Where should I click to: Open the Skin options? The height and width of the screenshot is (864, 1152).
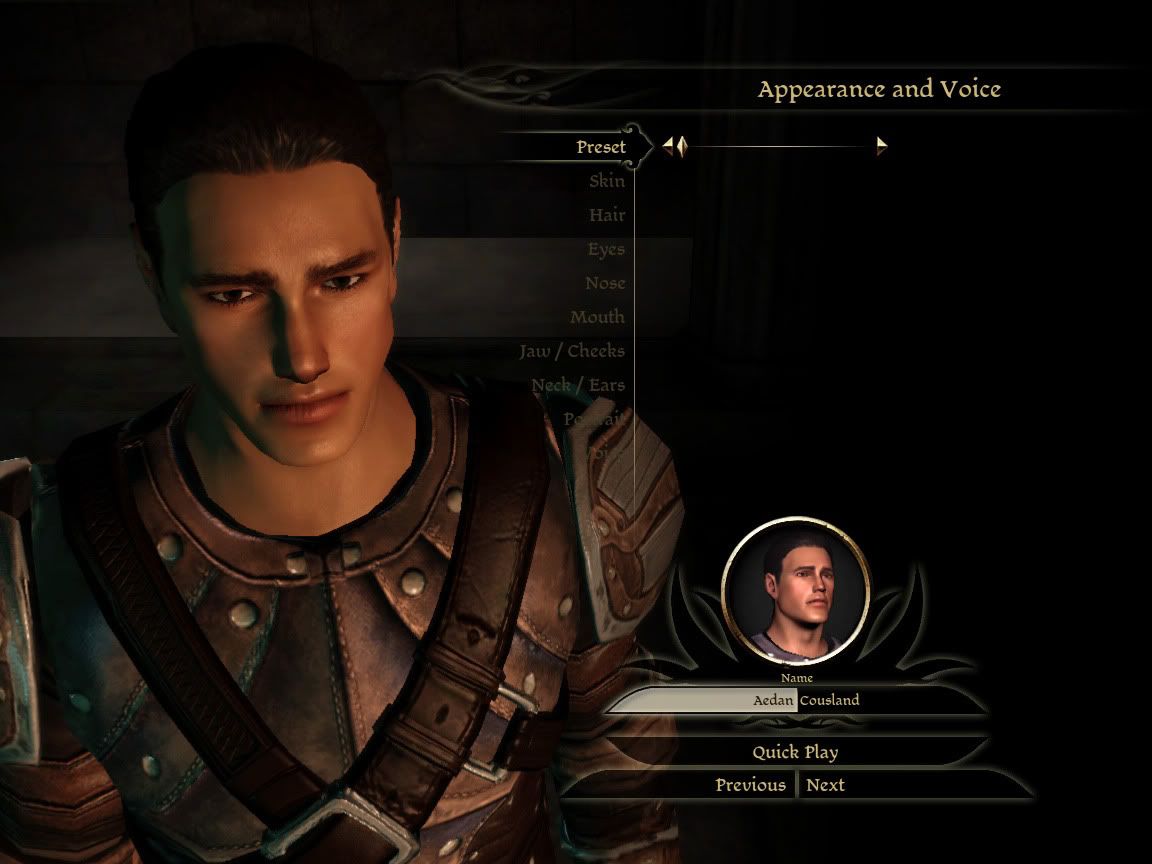click(606, 181)
